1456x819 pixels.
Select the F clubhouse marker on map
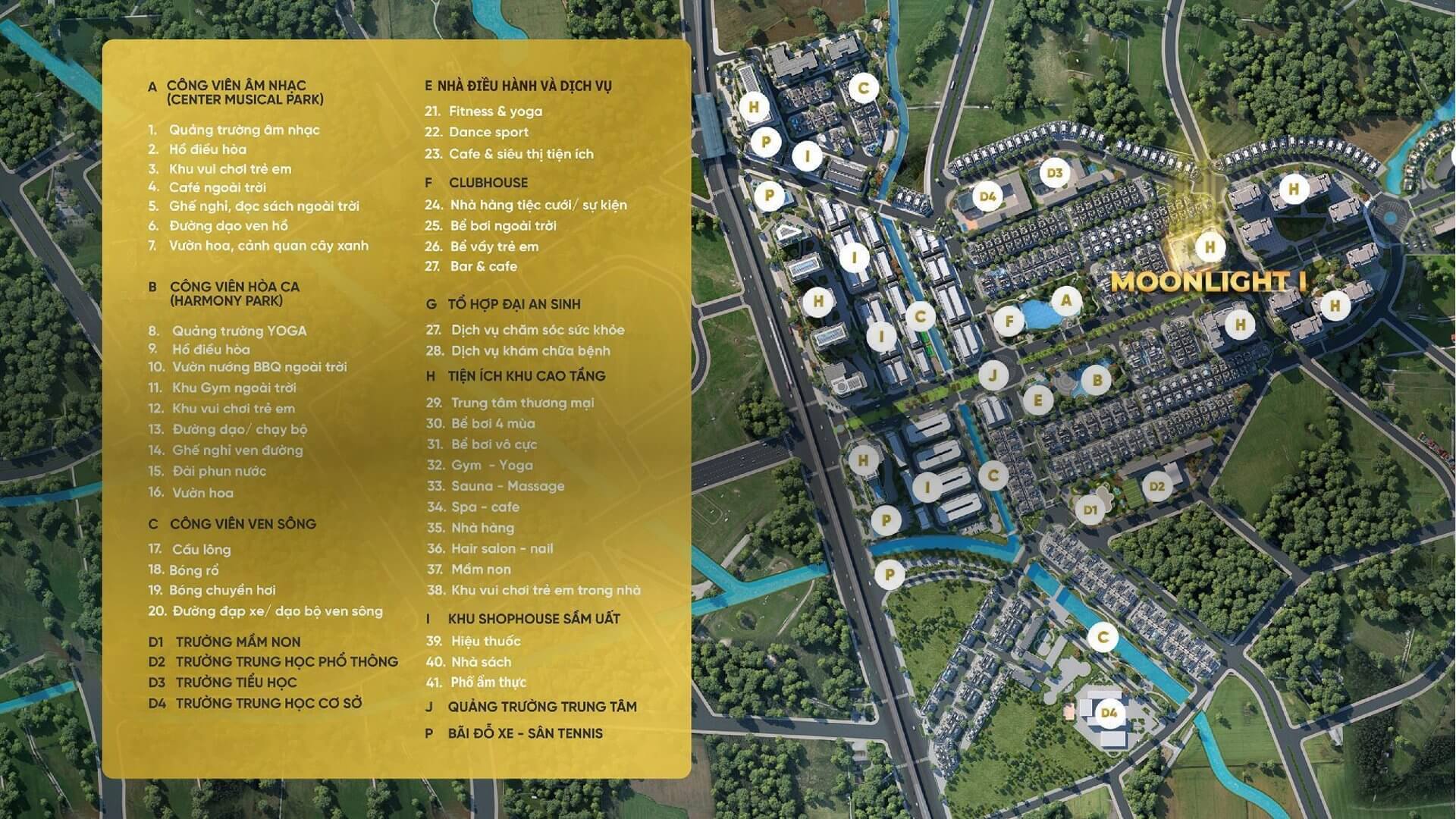tap(1009, 322)
